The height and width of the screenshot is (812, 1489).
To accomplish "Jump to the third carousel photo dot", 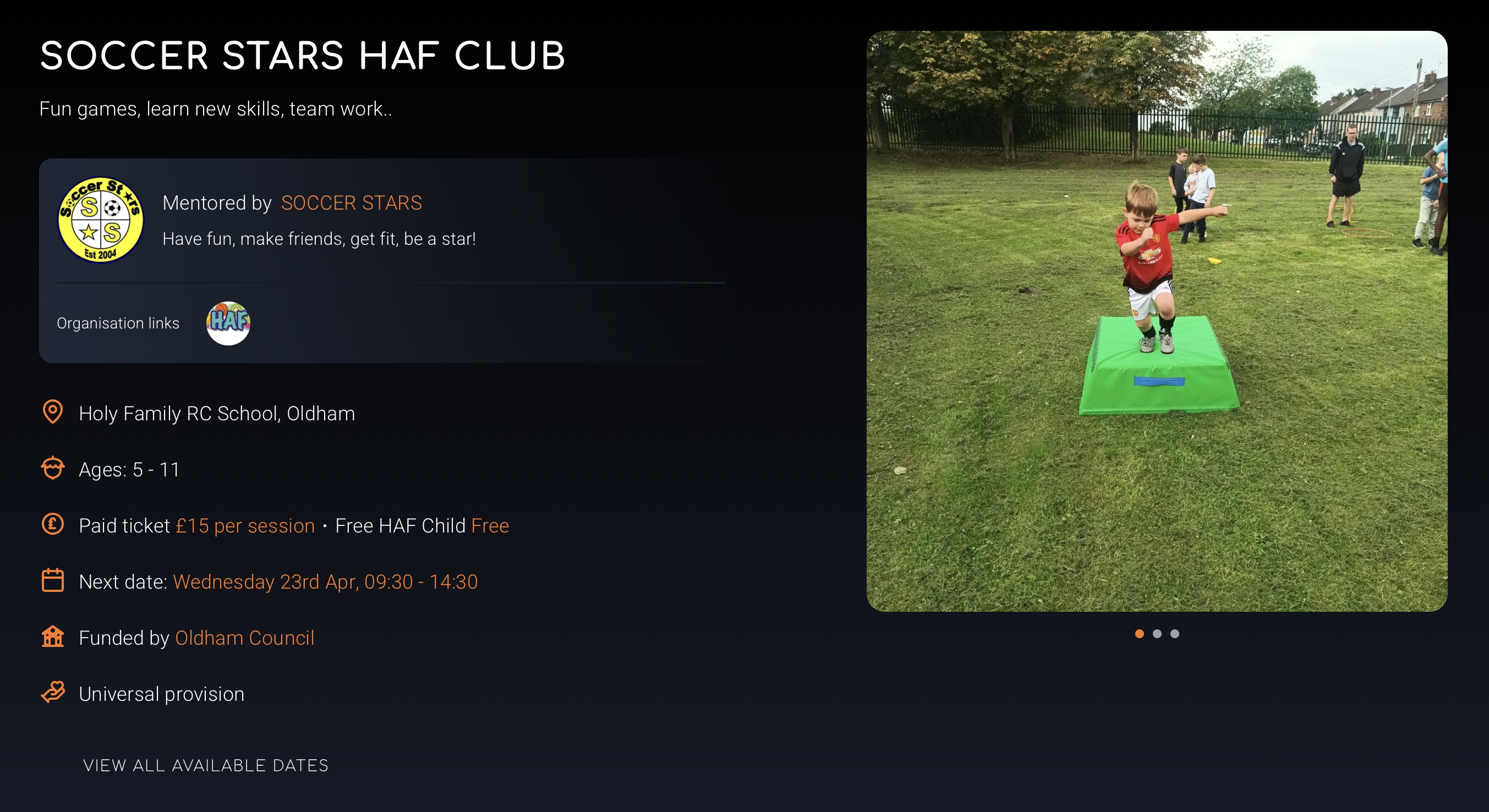I will coord(1175,633).
